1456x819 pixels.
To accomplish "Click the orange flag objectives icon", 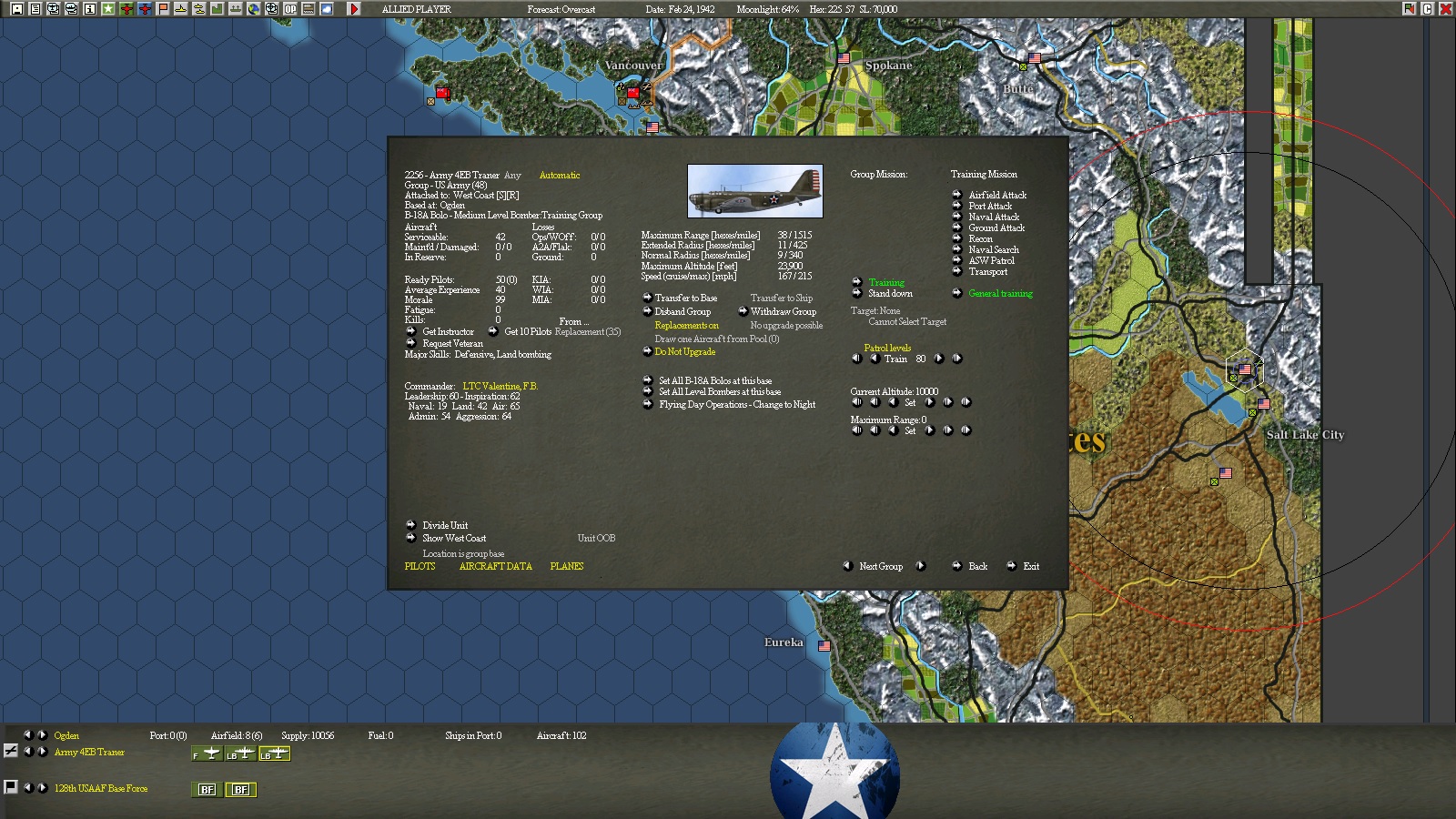I will click(x=164, y=8).
